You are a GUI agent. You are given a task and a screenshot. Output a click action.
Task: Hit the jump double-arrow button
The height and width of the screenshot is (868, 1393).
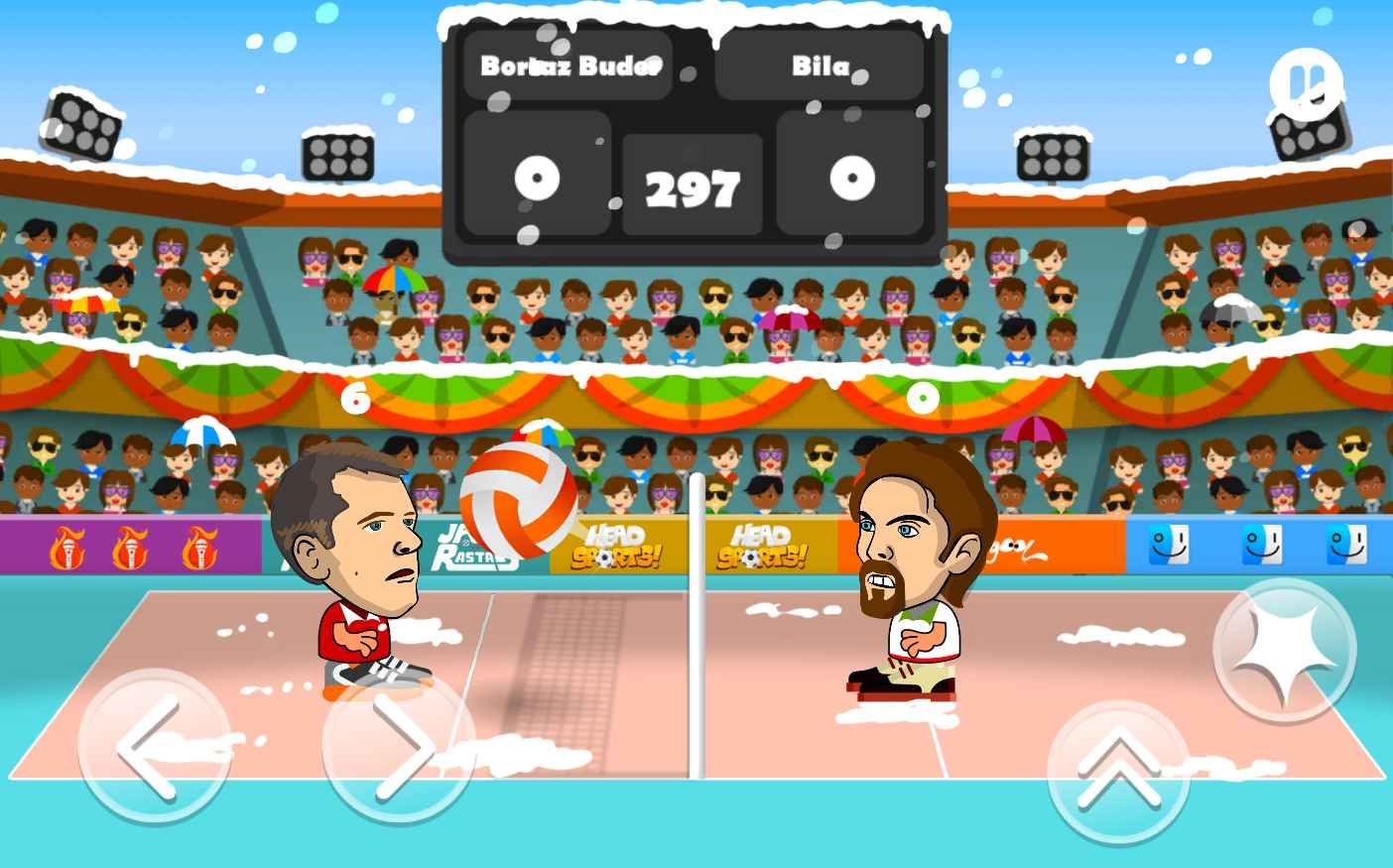(1119, 770)
